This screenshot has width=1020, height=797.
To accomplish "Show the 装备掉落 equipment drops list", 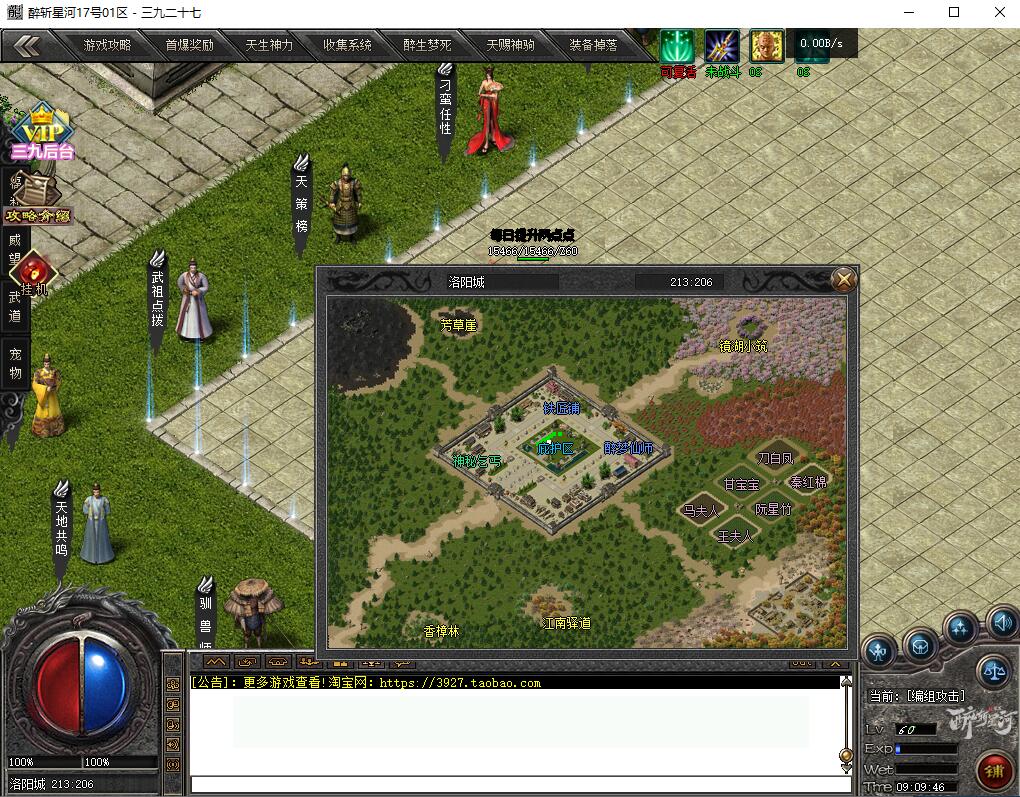I will pos(593,45).
